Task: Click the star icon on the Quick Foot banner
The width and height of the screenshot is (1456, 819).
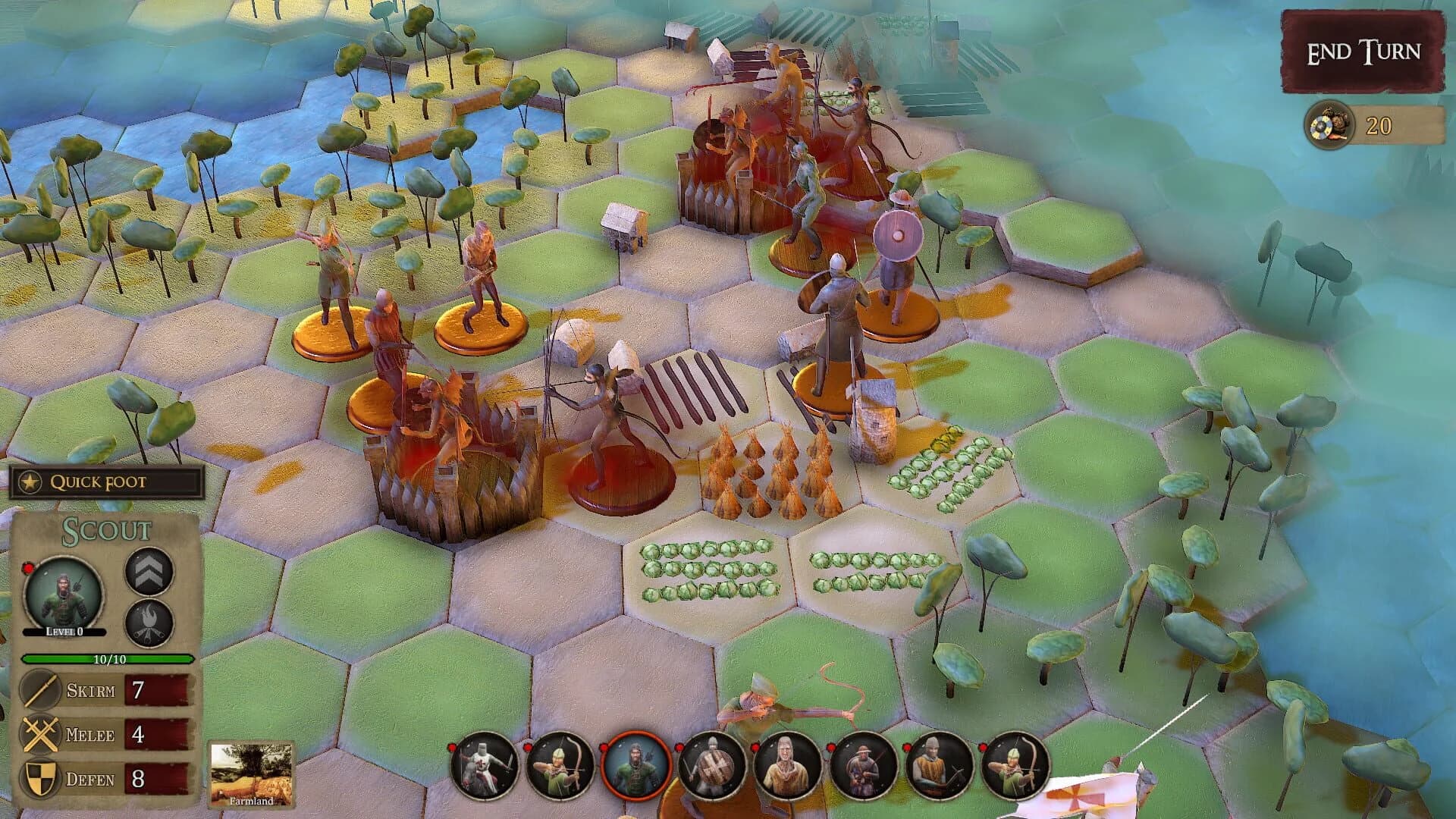Action: coord(30,480)
